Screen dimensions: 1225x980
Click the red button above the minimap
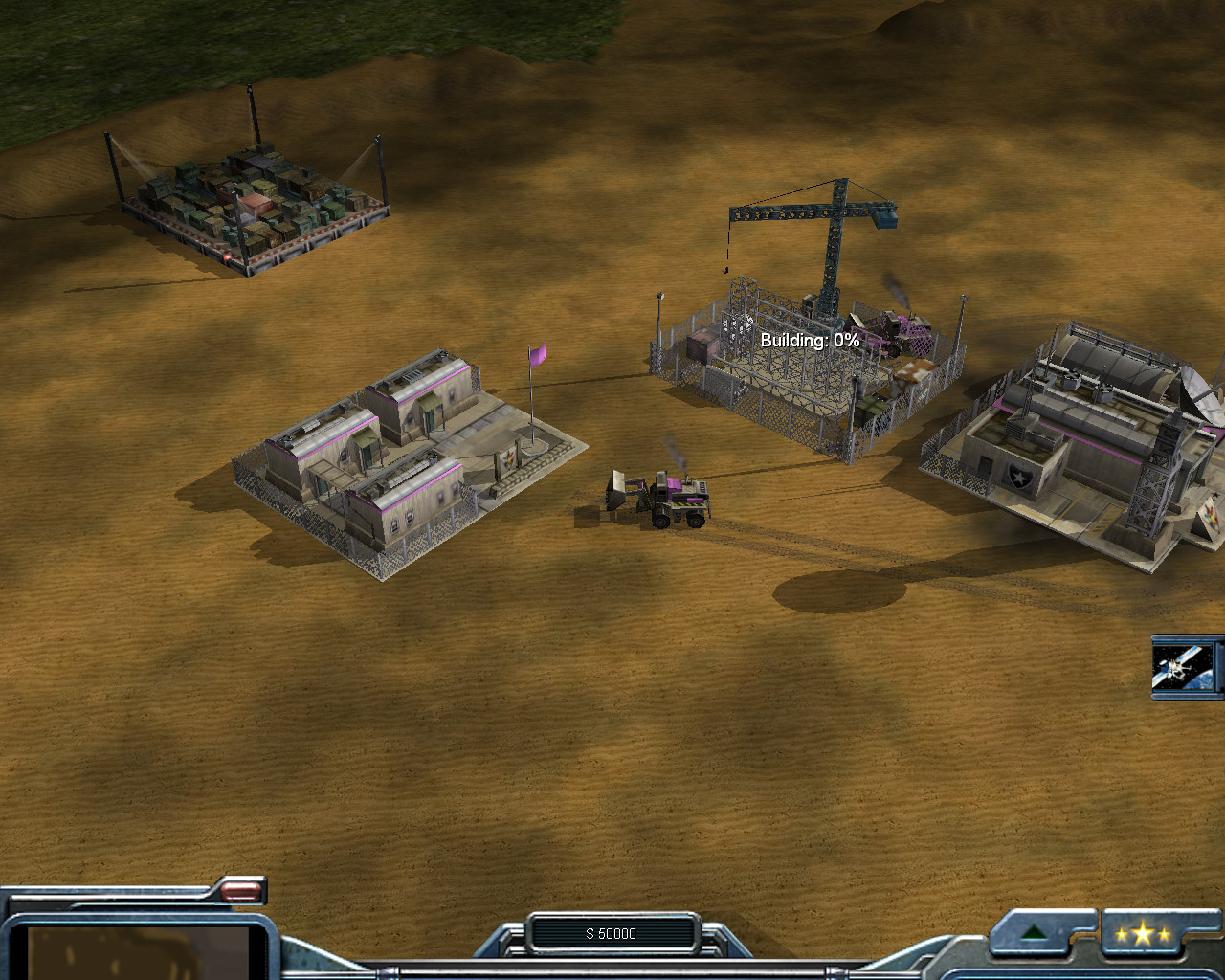[240, 892]
